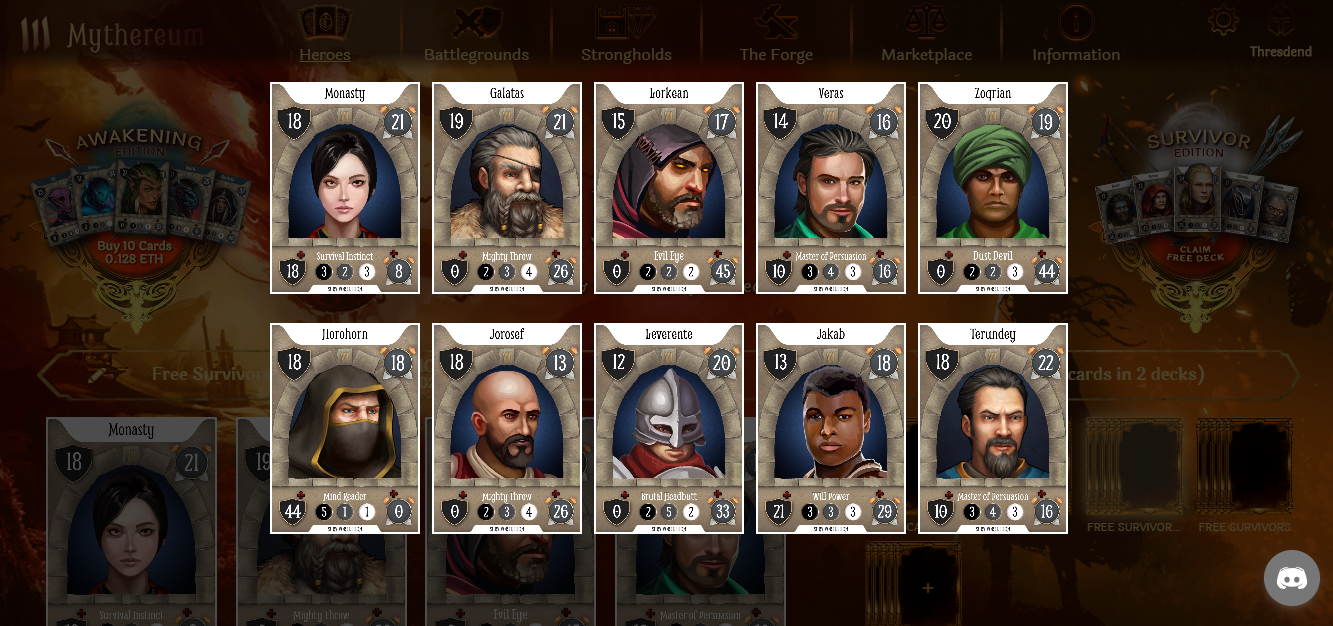Choose the hooded Morohorn card
Image resolution: width=1333 pixels, height=626 pixels.
point(345,428)
